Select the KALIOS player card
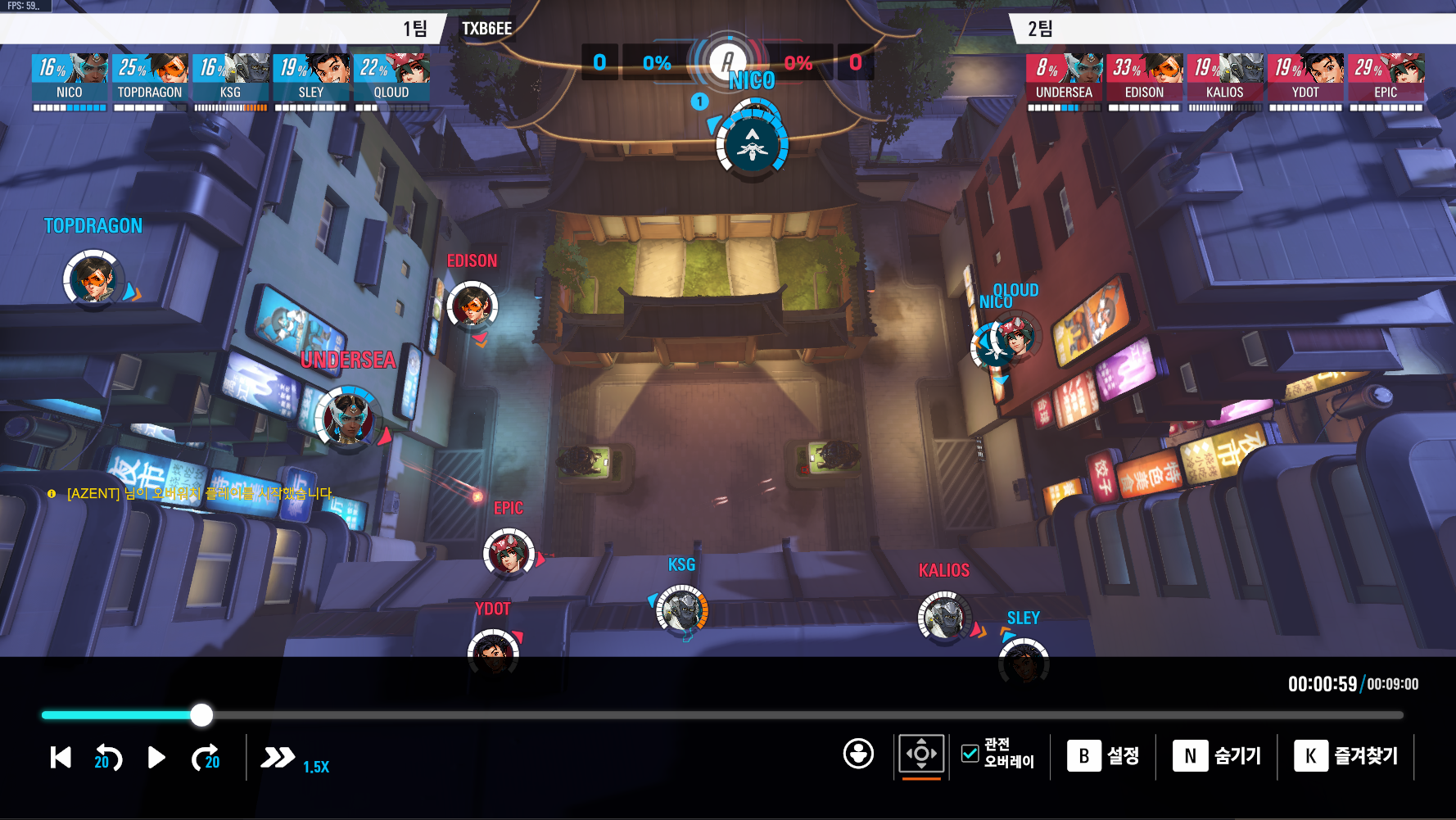 tap(1224, 79)
